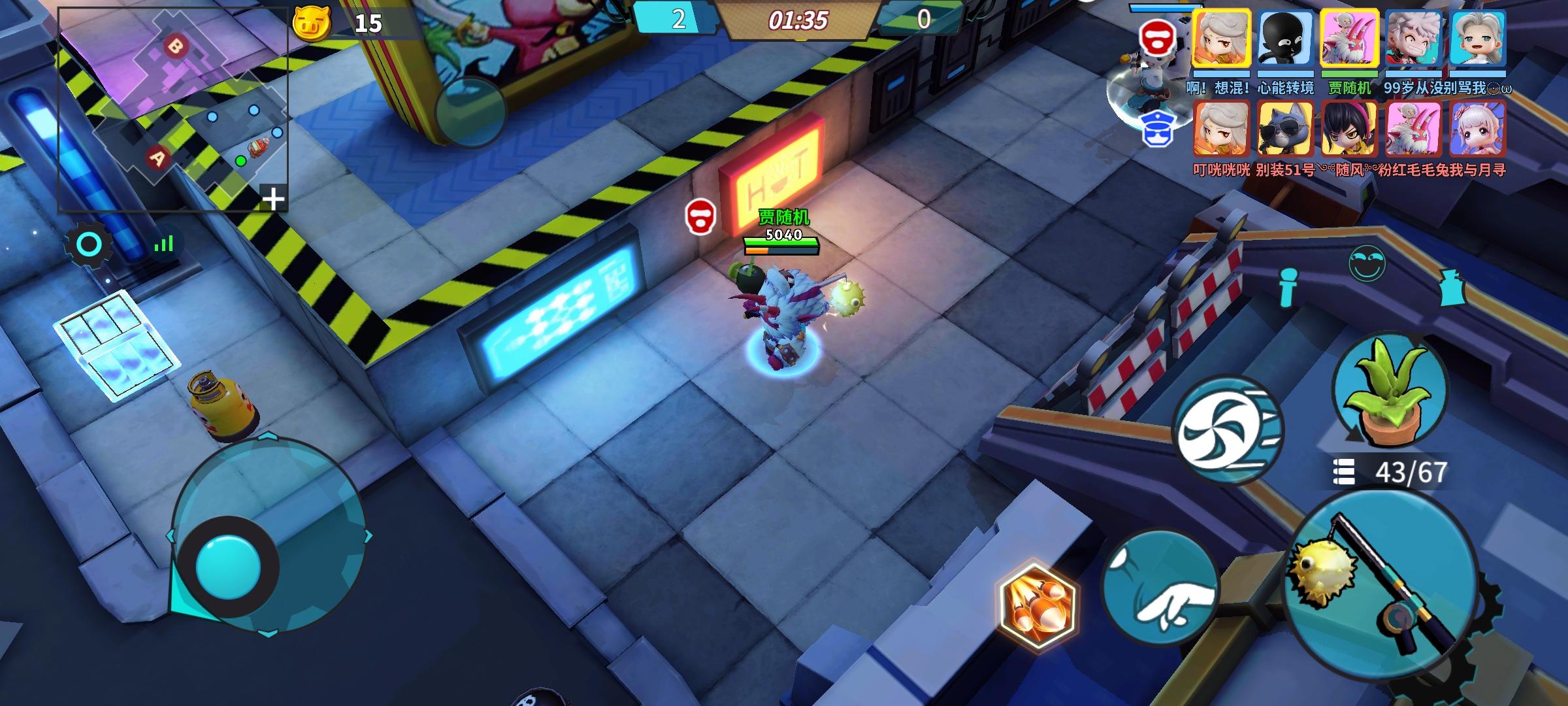Tap the blue team score of 2
This screenshot has height=706, width=1568.
coord(678,20)
